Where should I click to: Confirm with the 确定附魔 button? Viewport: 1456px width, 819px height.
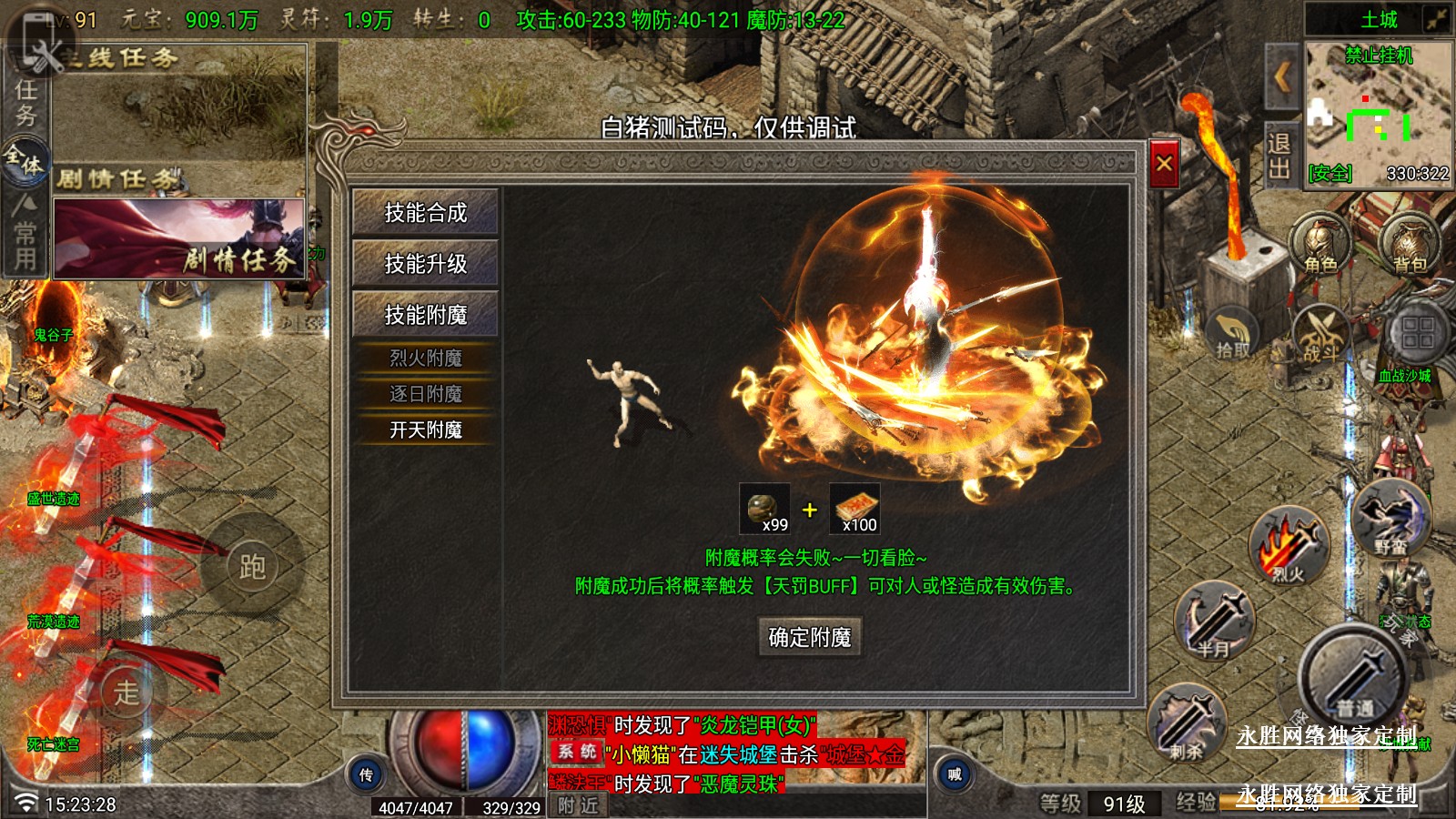[809, 637]
